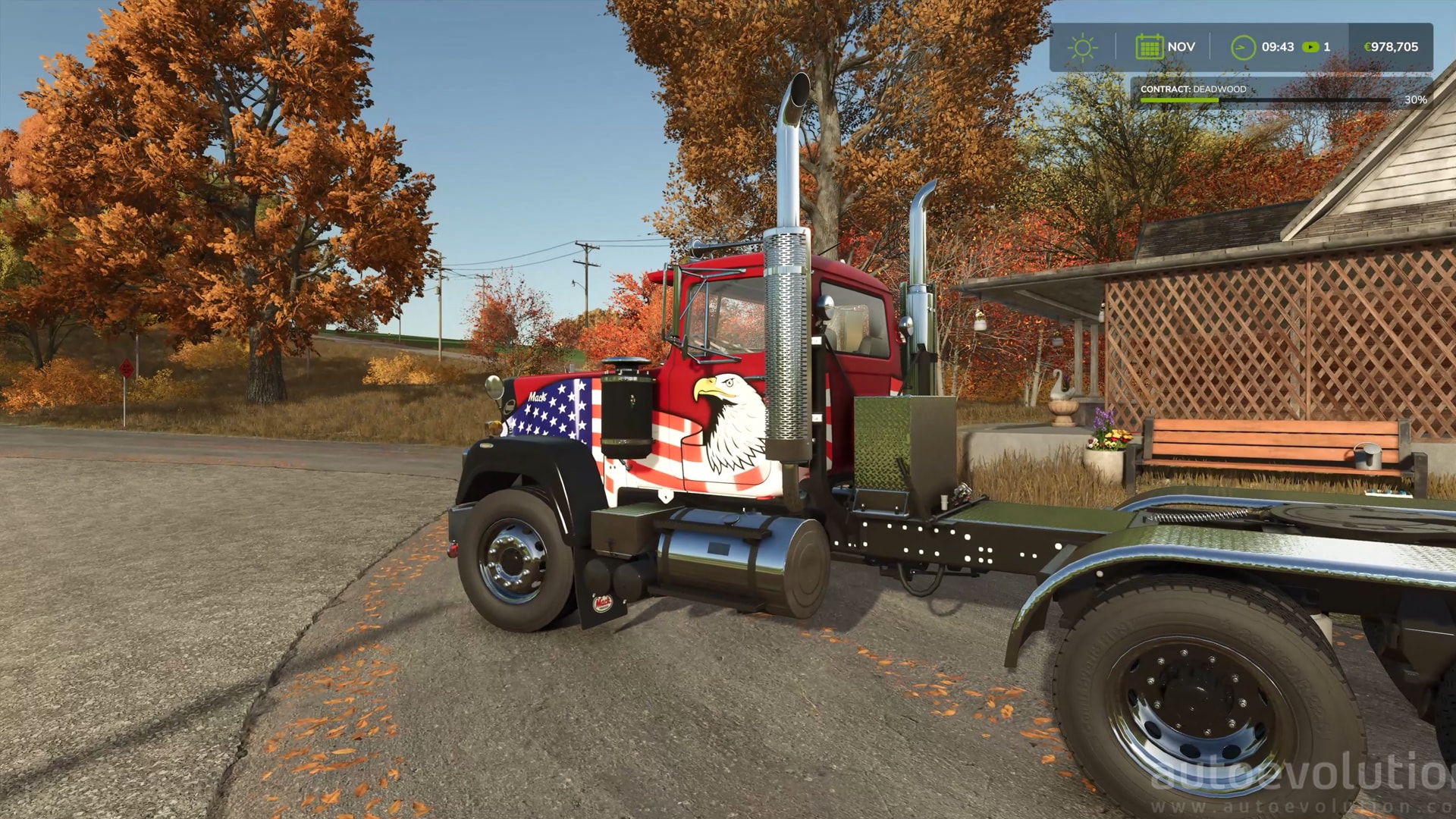The image size is (1456, 819).
Task: Click the sunny weather icon
Action: point(1082,47)
